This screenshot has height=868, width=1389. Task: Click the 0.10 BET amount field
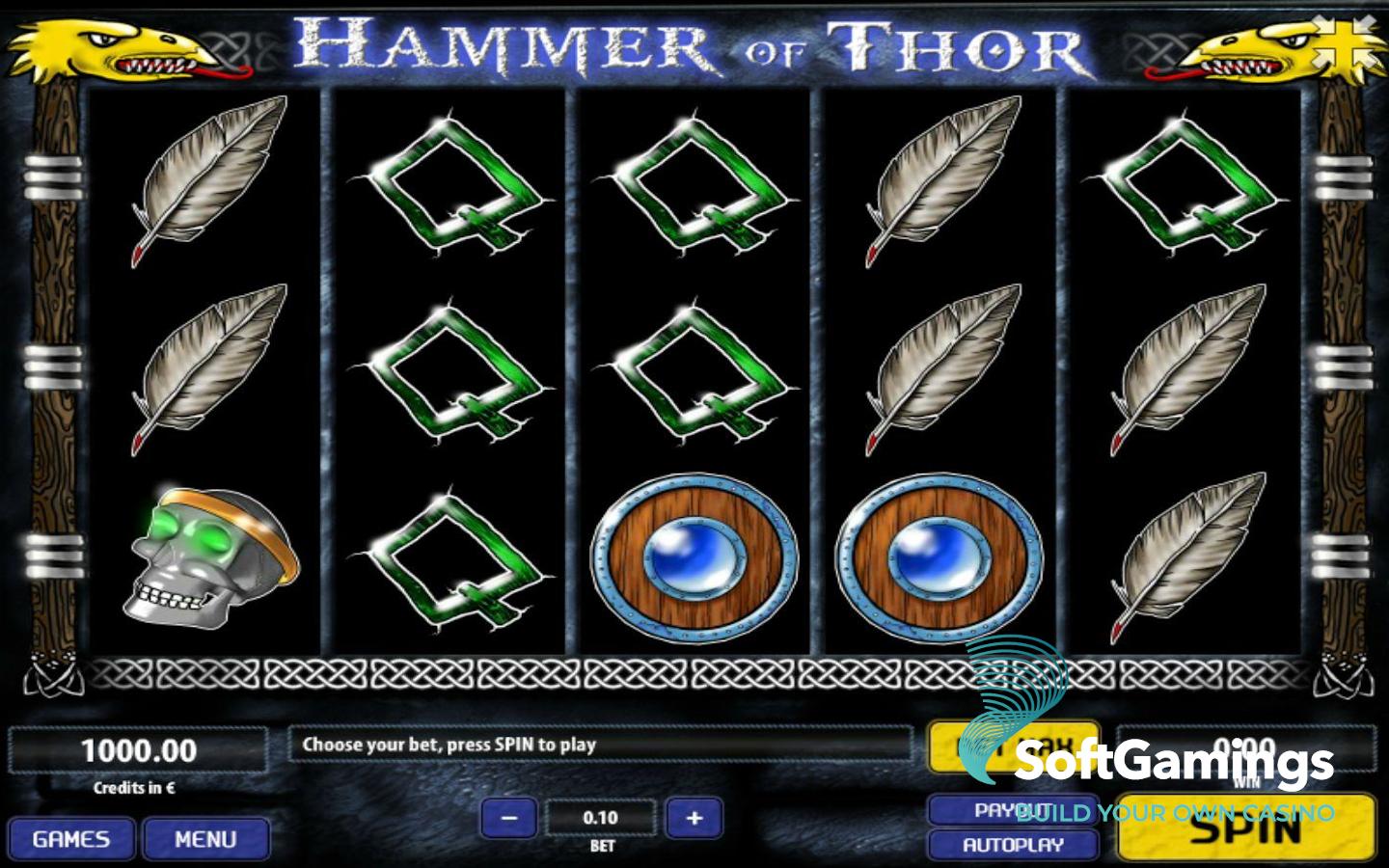[x=602, y=817]
